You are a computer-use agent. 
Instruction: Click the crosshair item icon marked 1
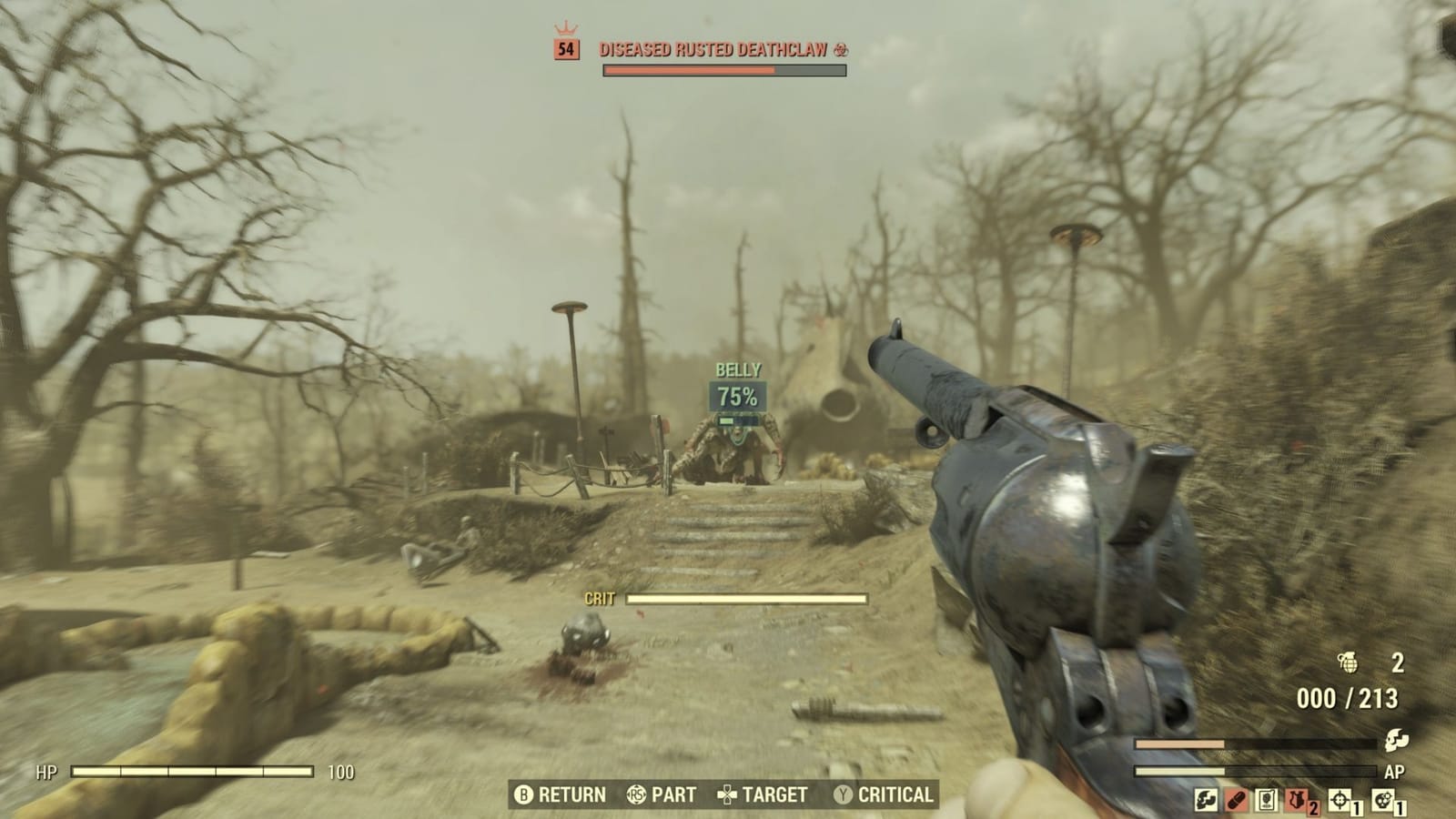tap(1340, 800)
